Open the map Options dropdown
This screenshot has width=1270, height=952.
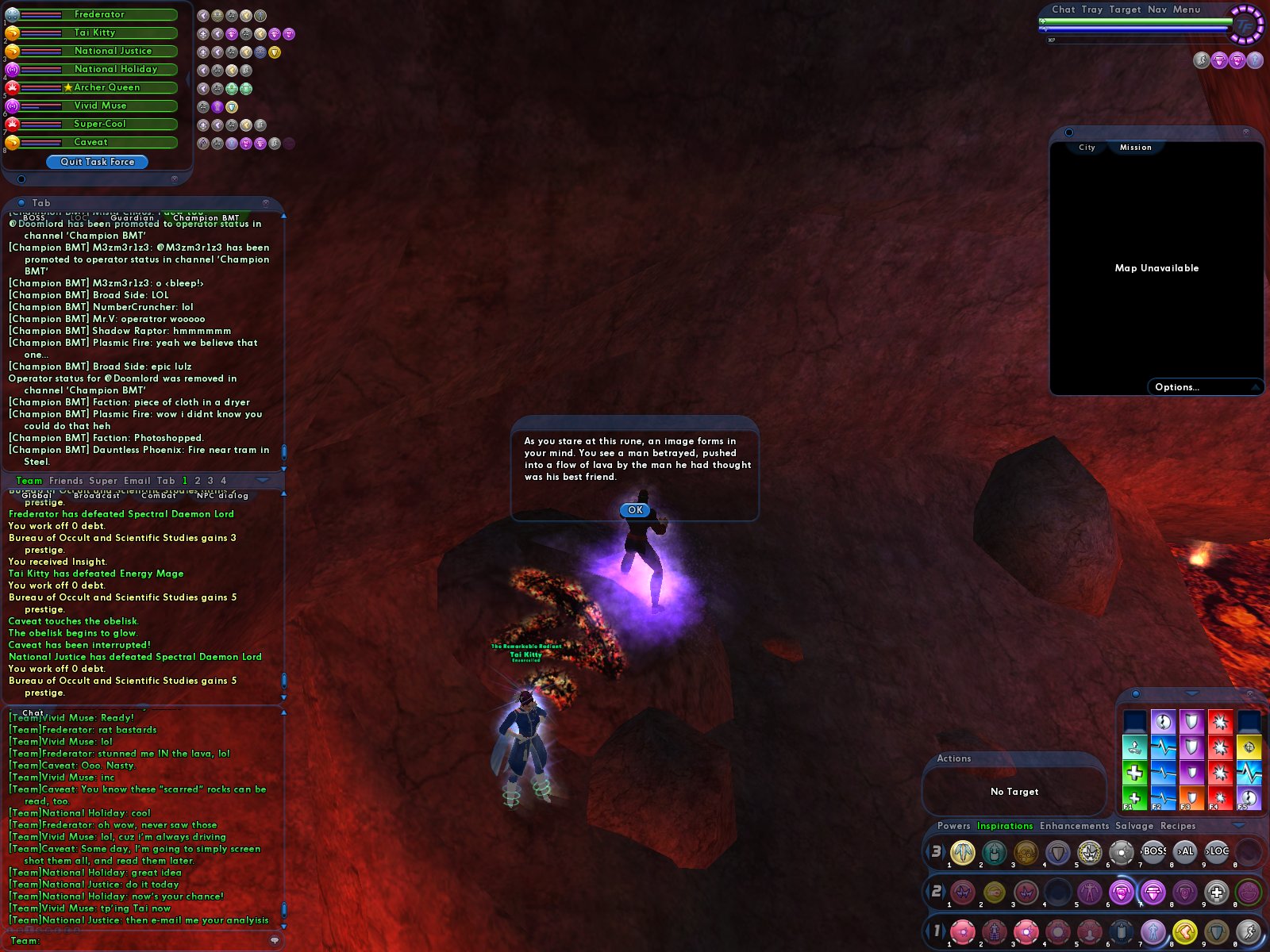1177,387
